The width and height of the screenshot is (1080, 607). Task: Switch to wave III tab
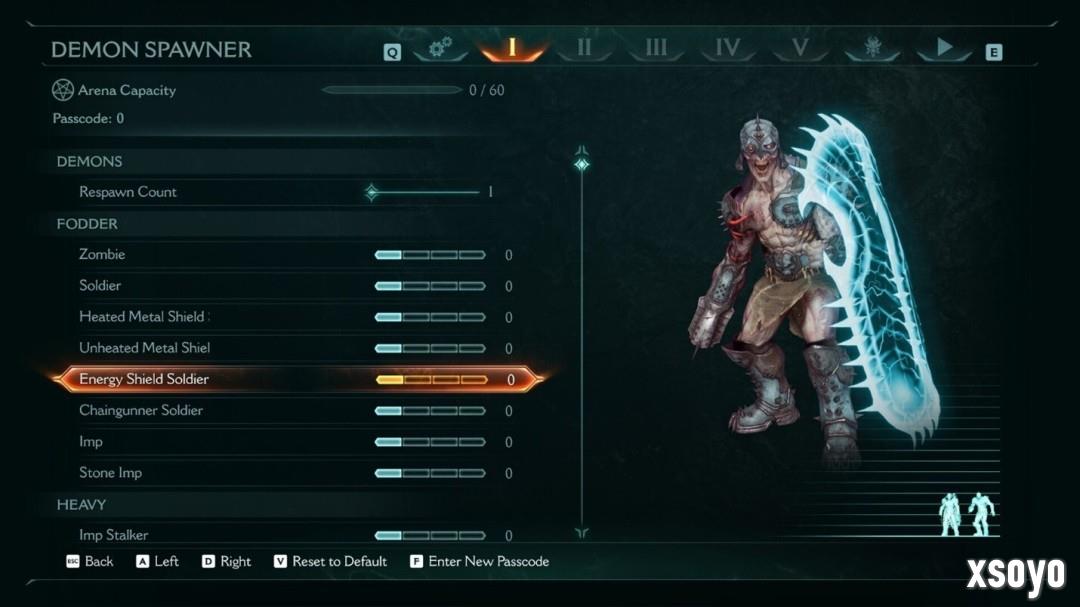(656, 48)
